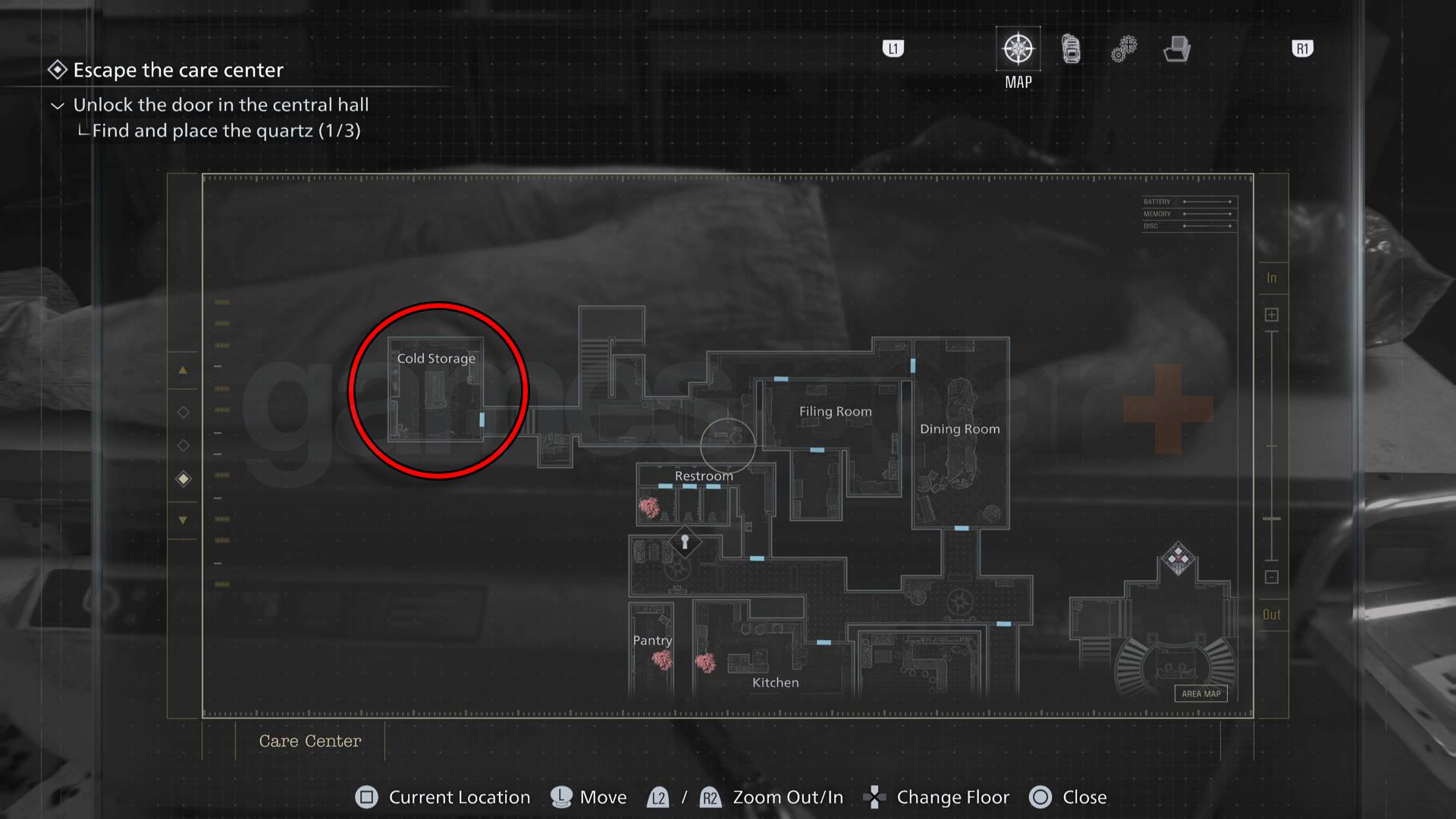Click the Out zoom button
Image resolution: width=1456 pixels, height=819 pixels.
pyautogui.click(x=1272, y=614)
